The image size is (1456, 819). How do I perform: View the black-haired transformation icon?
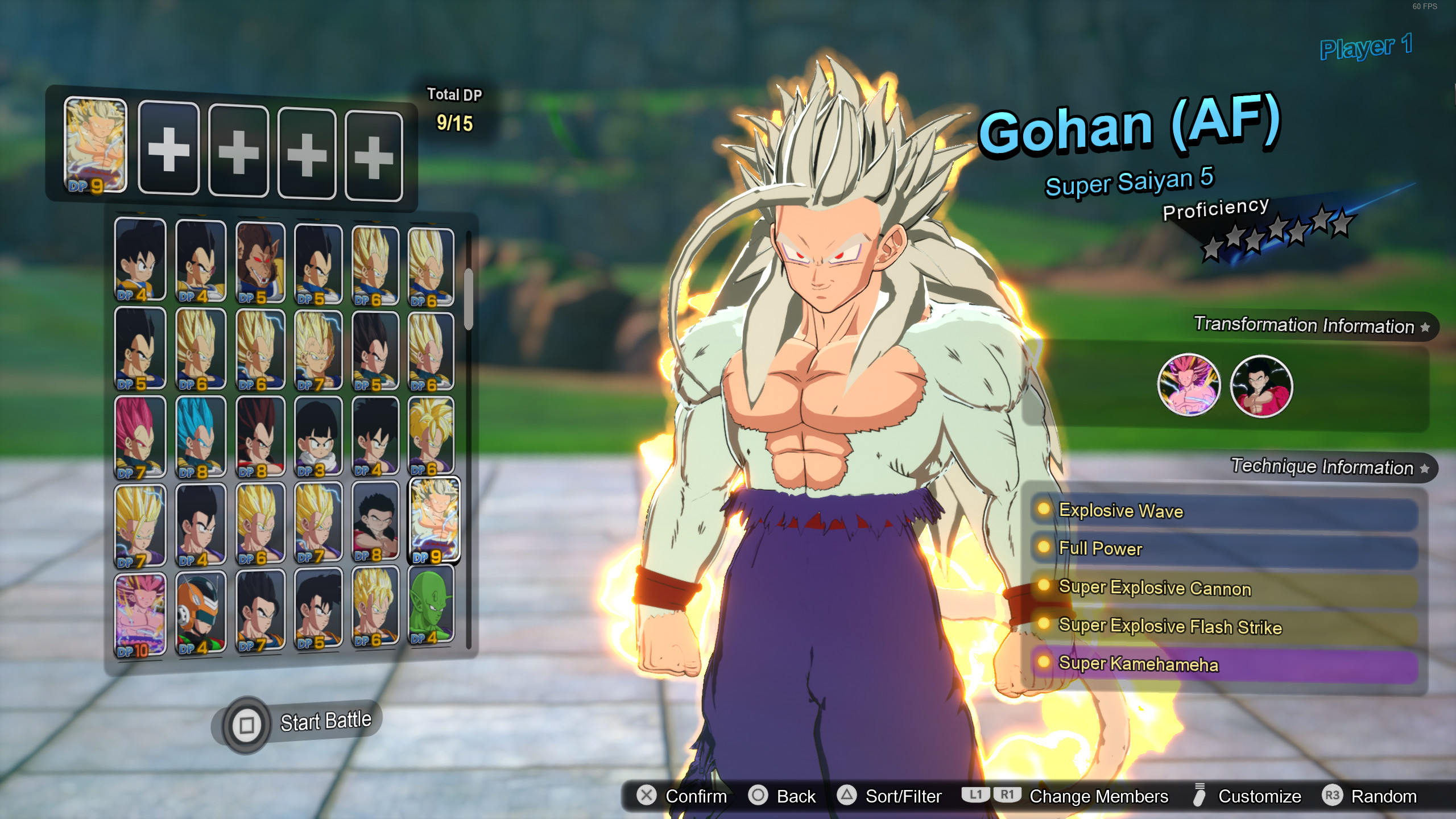pos(1261,387)
